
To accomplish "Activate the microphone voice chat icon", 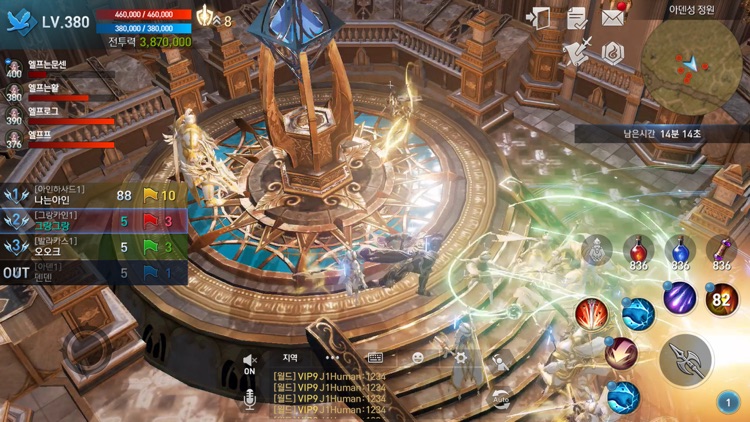I will pos(250,400).
